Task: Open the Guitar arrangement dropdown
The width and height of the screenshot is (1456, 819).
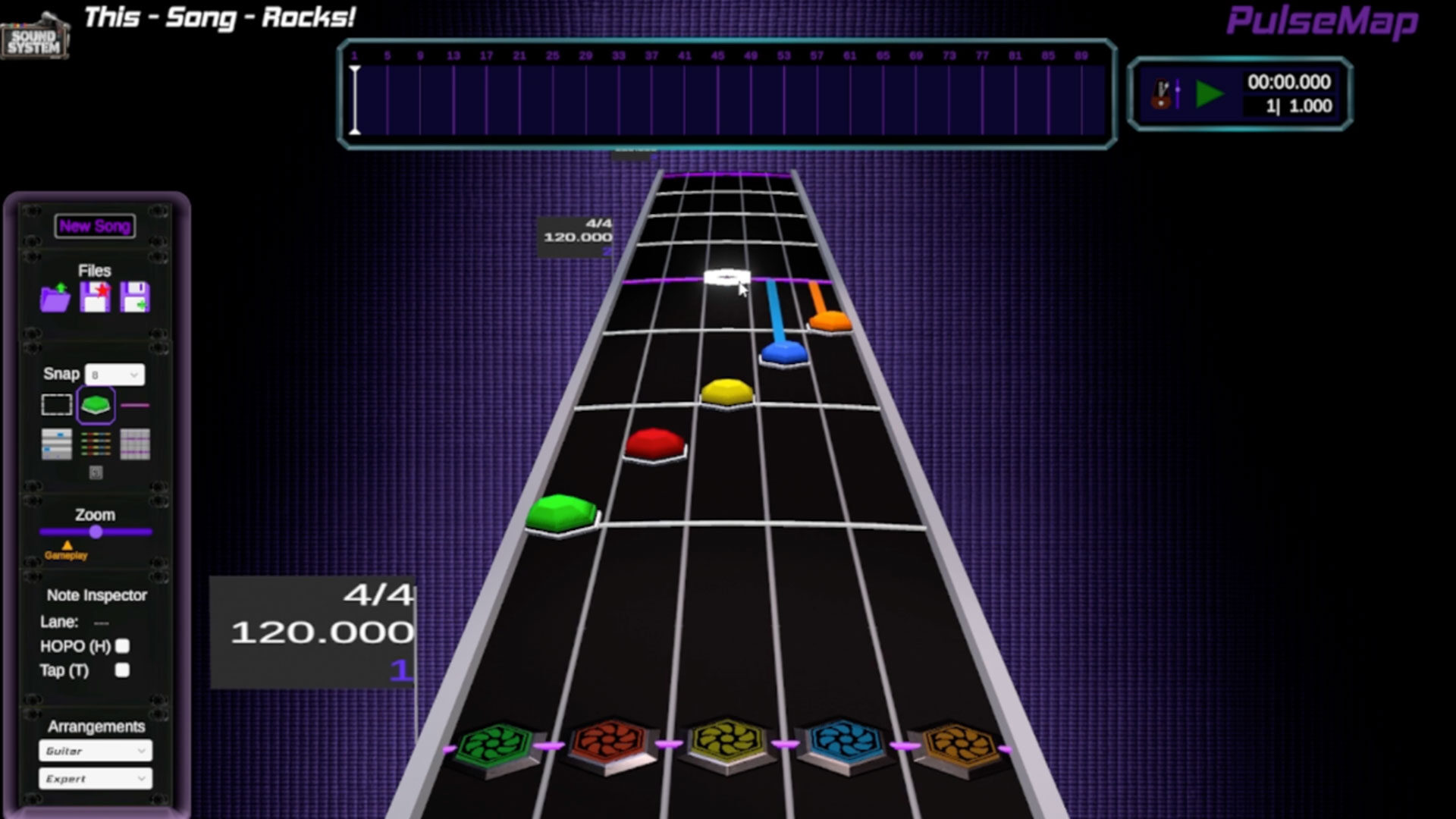Action: tap(96, 751)
